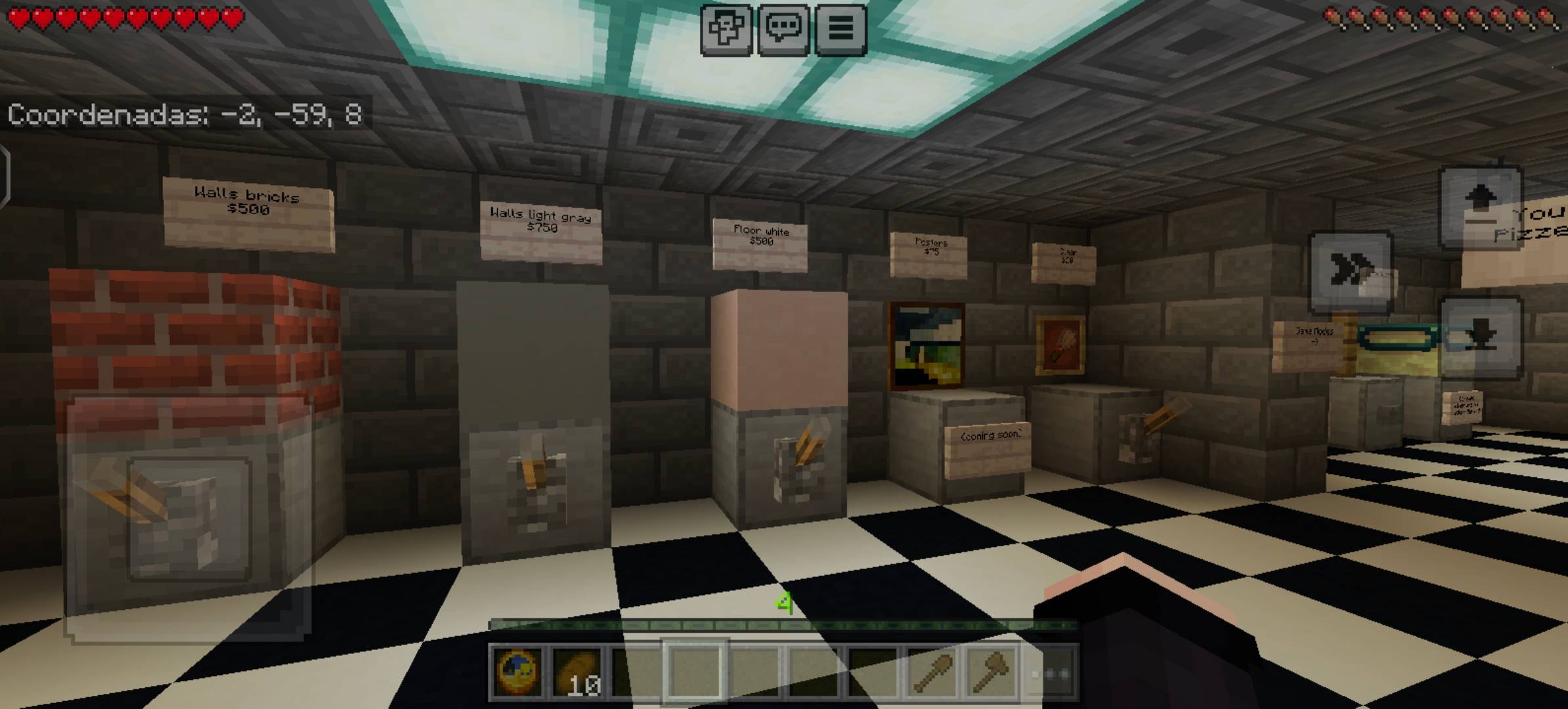Click the Posters $75 sign

click(x=929, y=253)
